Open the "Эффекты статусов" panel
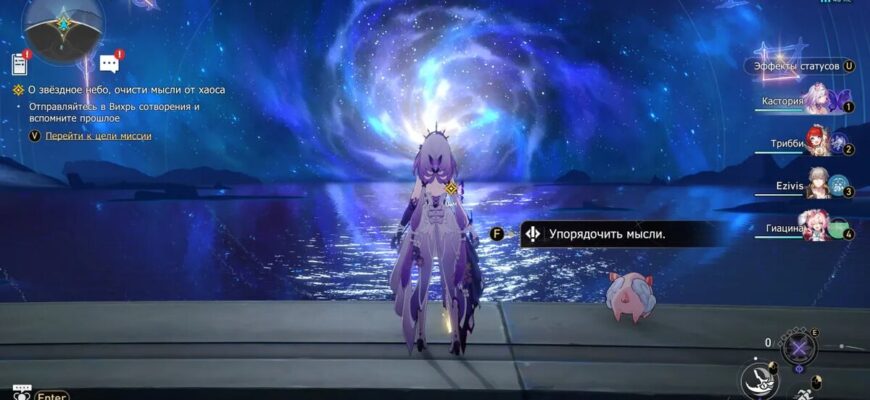 pos(797,66)
